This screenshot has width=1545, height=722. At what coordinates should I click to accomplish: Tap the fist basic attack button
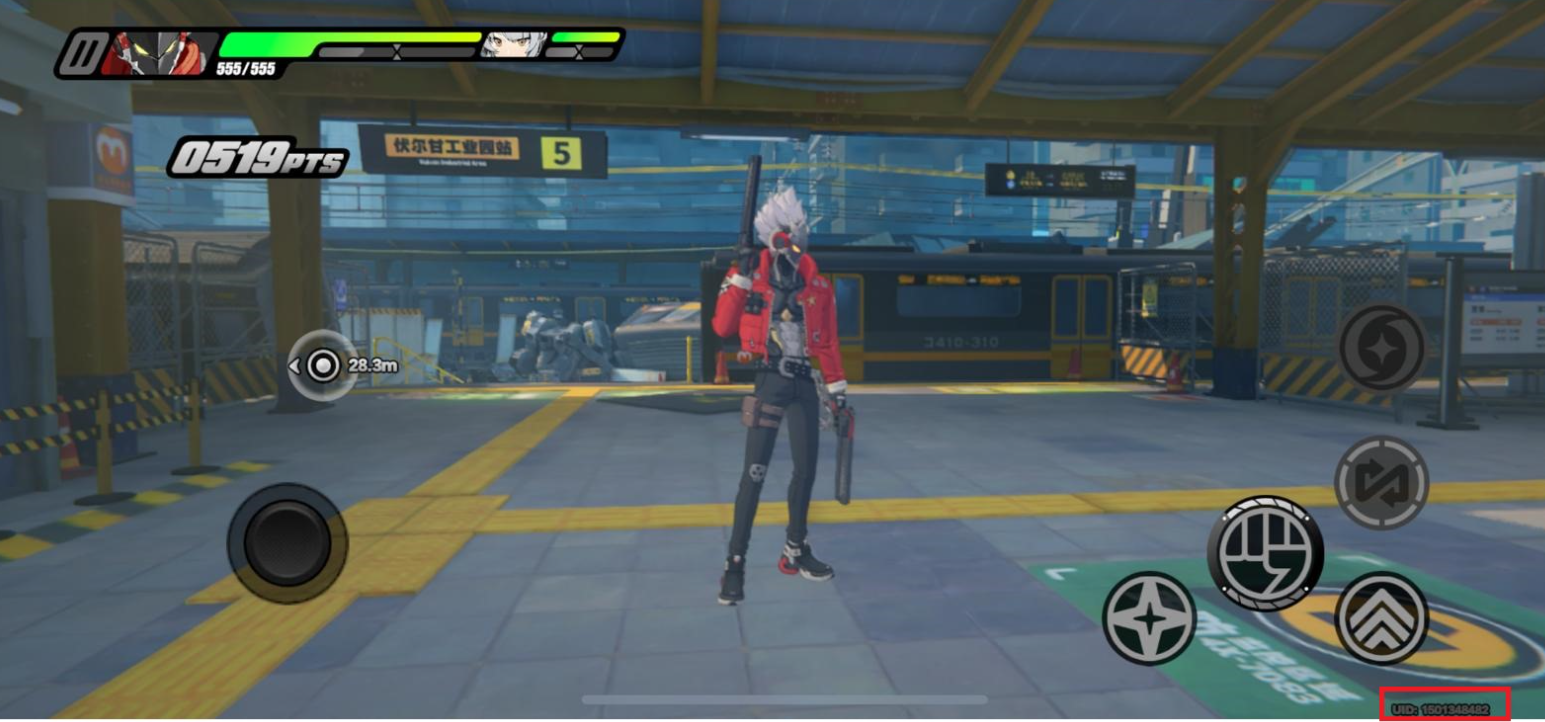click(1265, 553)
